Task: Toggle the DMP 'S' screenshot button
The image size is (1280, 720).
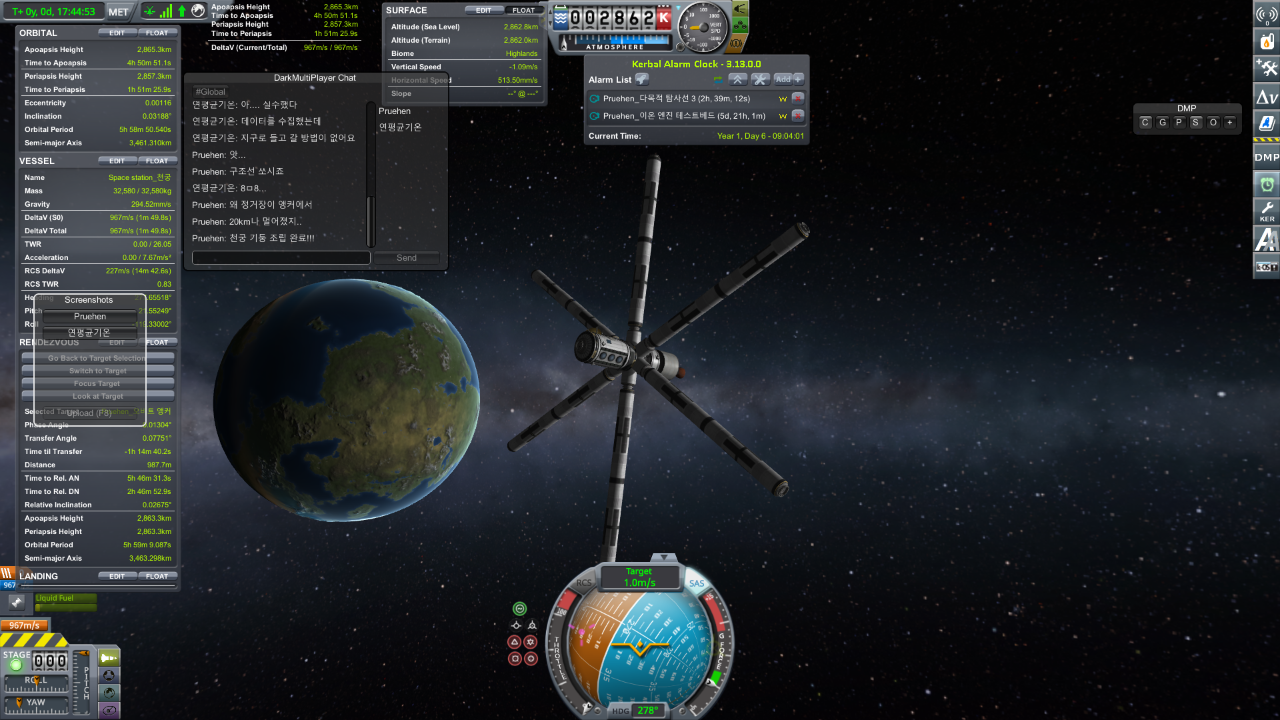Action: pos(1196,122)
